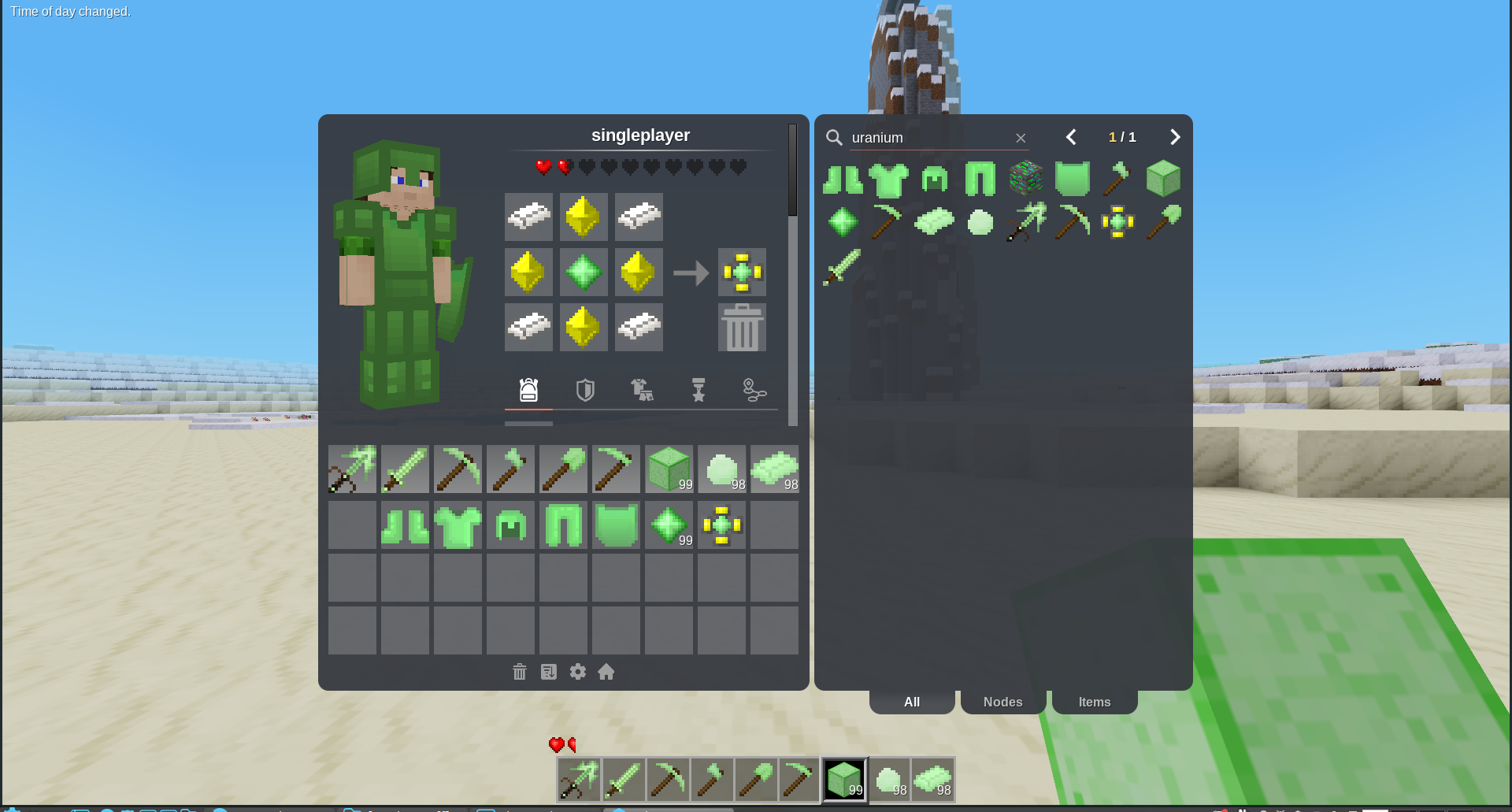
Task: Select the All filter tab
Action: point(912,702)
